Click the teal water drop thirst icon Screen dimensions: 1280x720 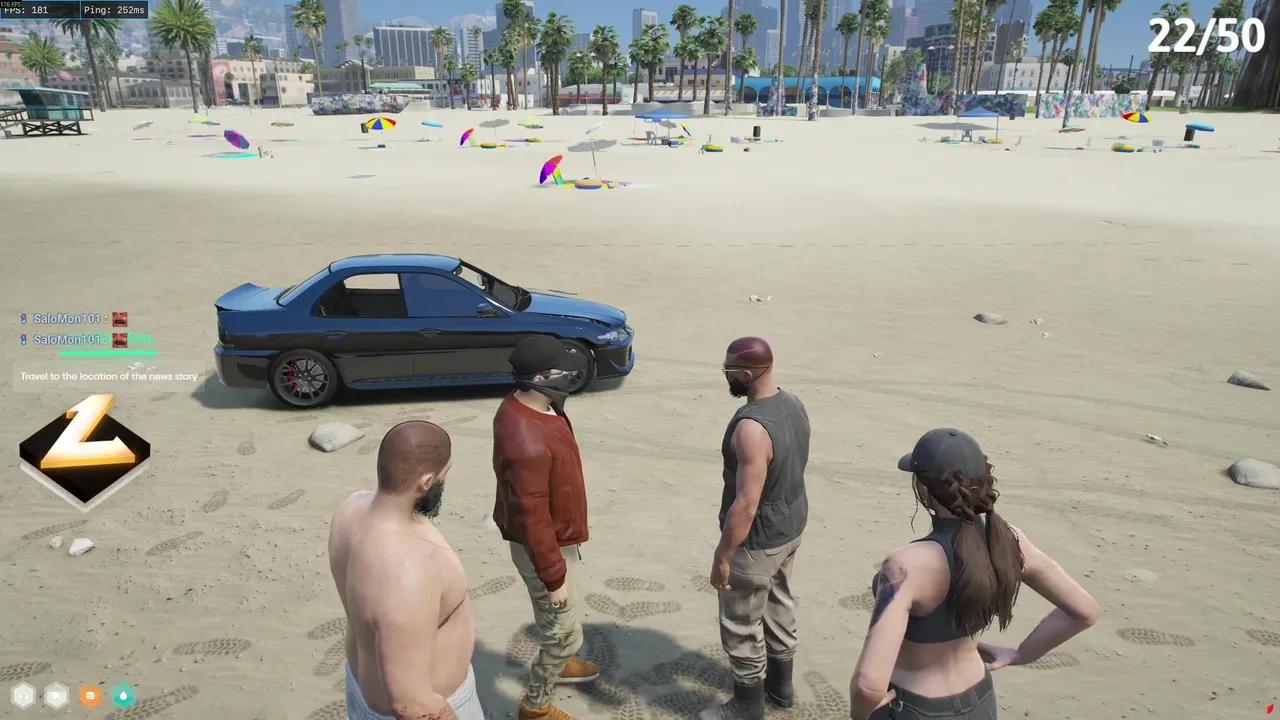click(122, 696)
